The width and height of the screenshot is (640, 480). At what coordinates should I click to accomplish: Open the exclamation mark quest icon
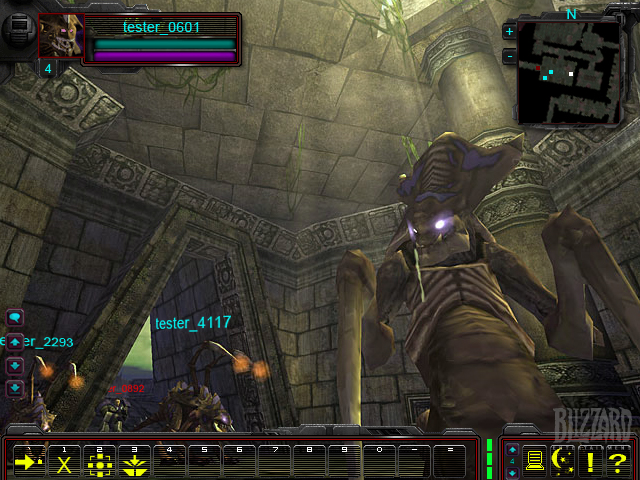(591, 460)
